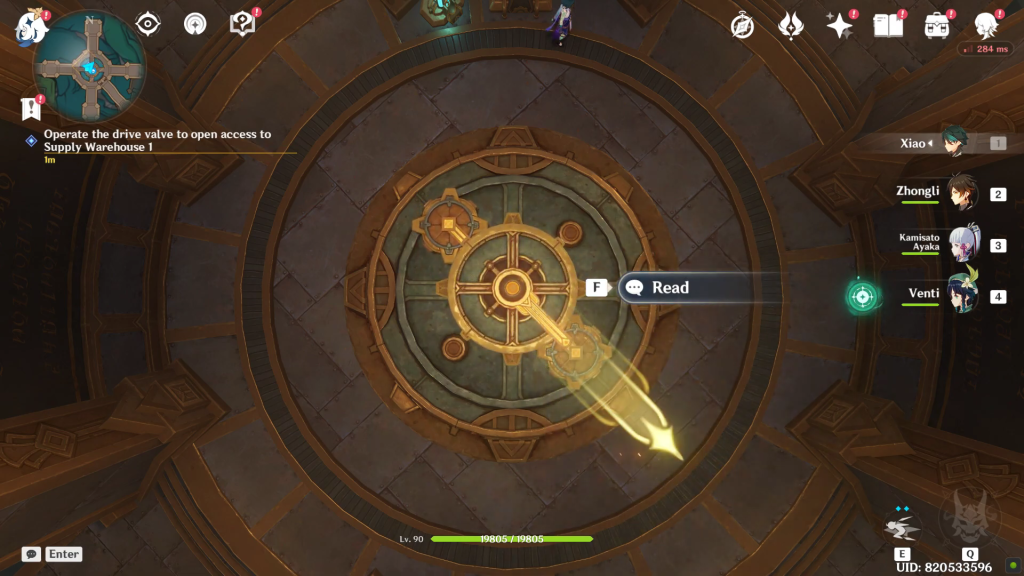Viewport: 1024px width, 576px height.
Task: Open the quest flag icon below the minimap
Action: pyautogui.click(x=30, y=109)
